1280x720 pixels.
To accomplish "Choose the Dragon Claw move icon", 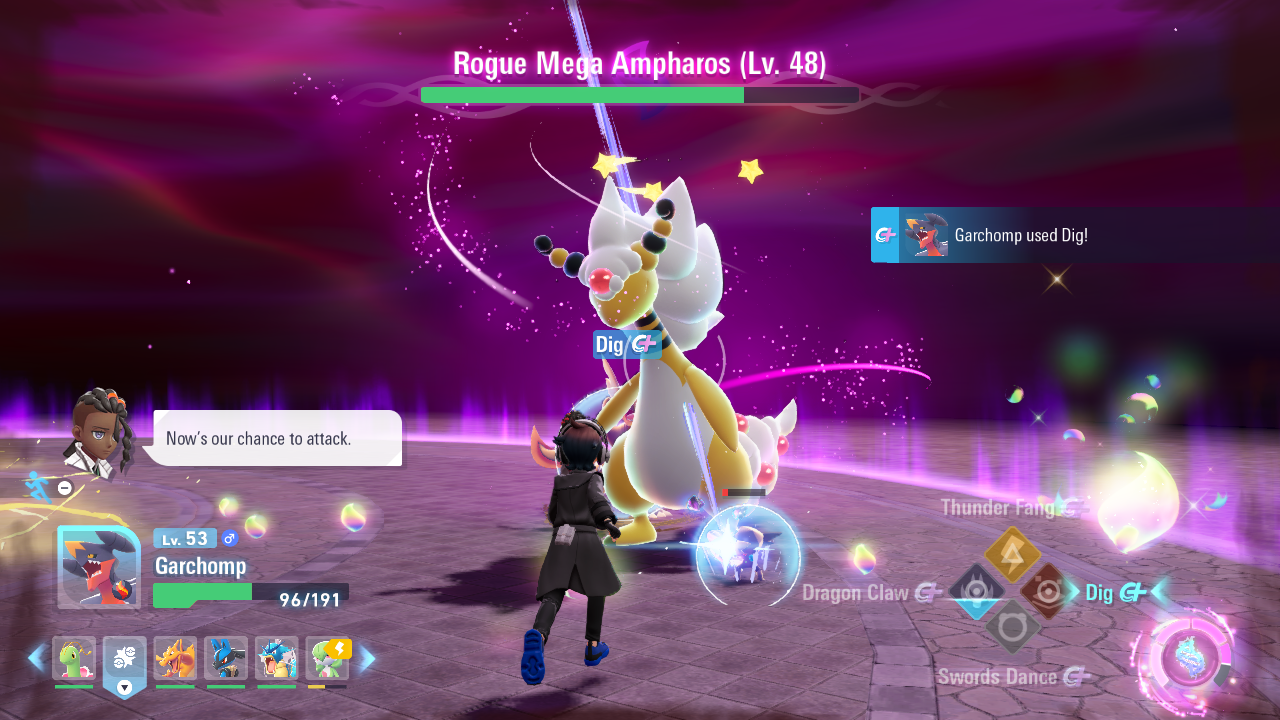I will point(976,592).
